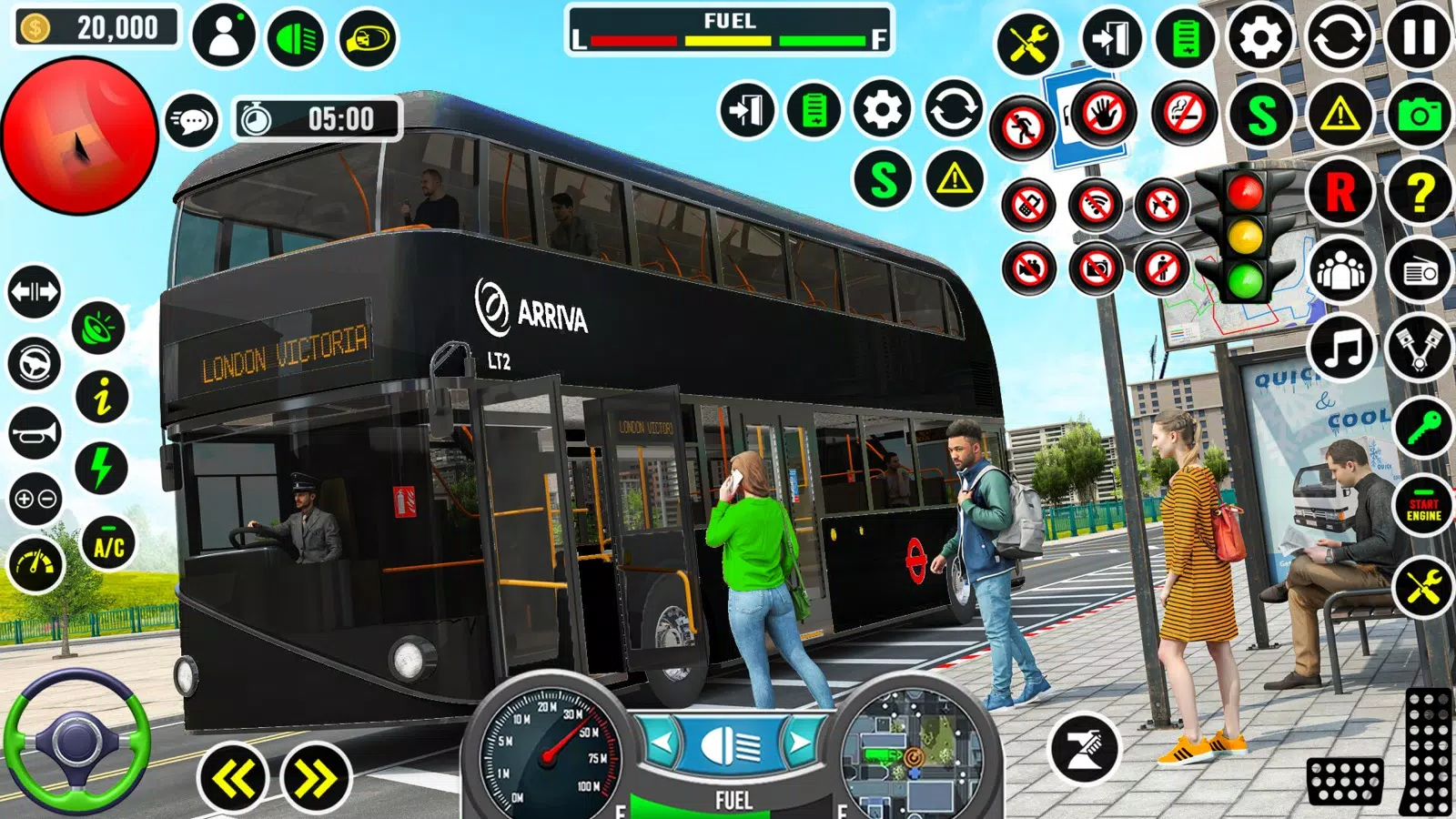This screenshot has height=819, width=1456.
Task: Toggle the music note button
Action: [x=1340, y=348]
